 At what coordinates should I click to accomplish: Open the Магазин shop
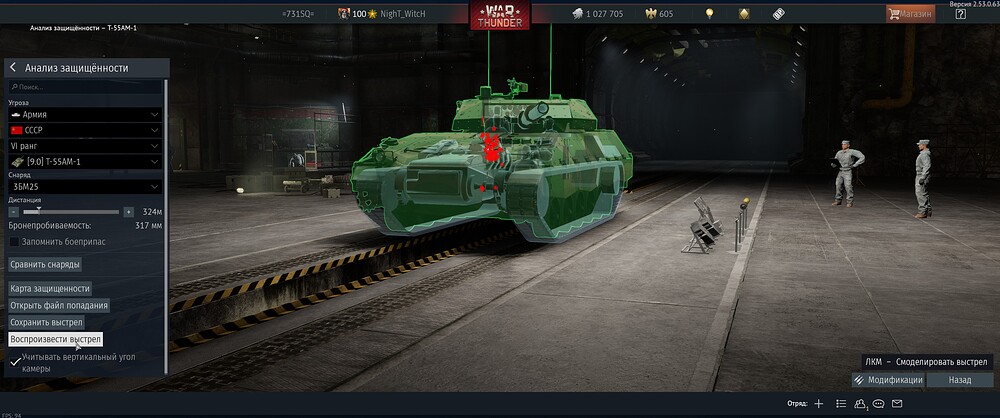click(910, 14)
